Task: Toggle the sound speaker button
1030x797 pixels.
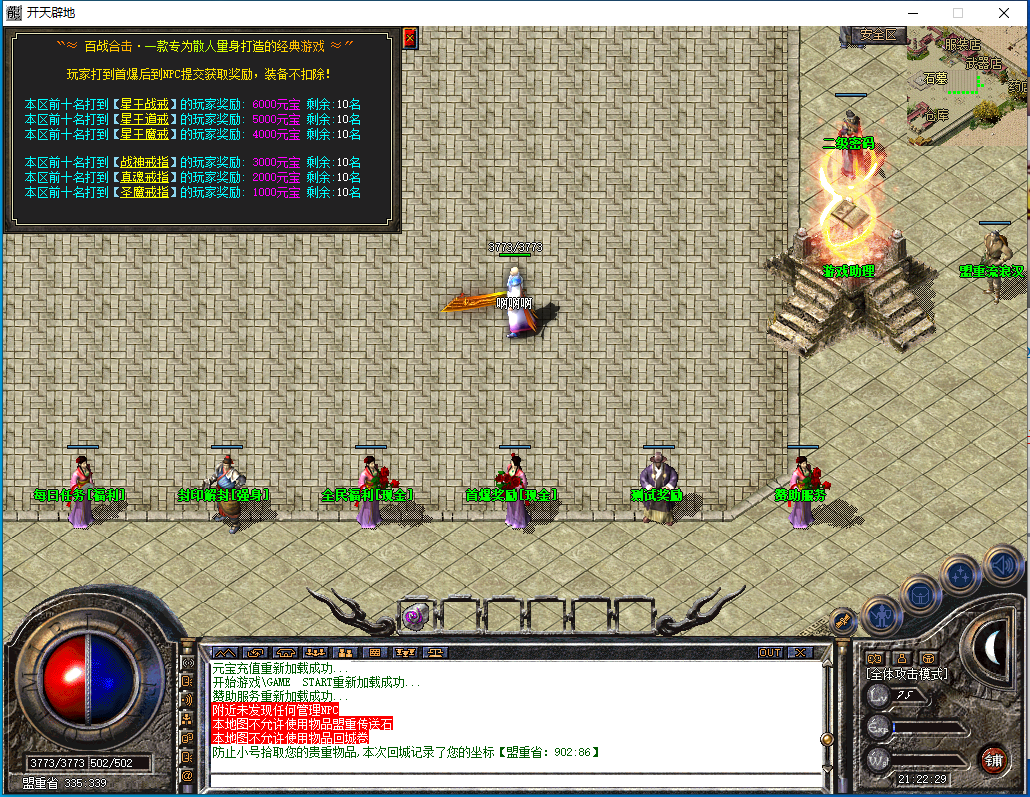Action: tap(1002, 563)
